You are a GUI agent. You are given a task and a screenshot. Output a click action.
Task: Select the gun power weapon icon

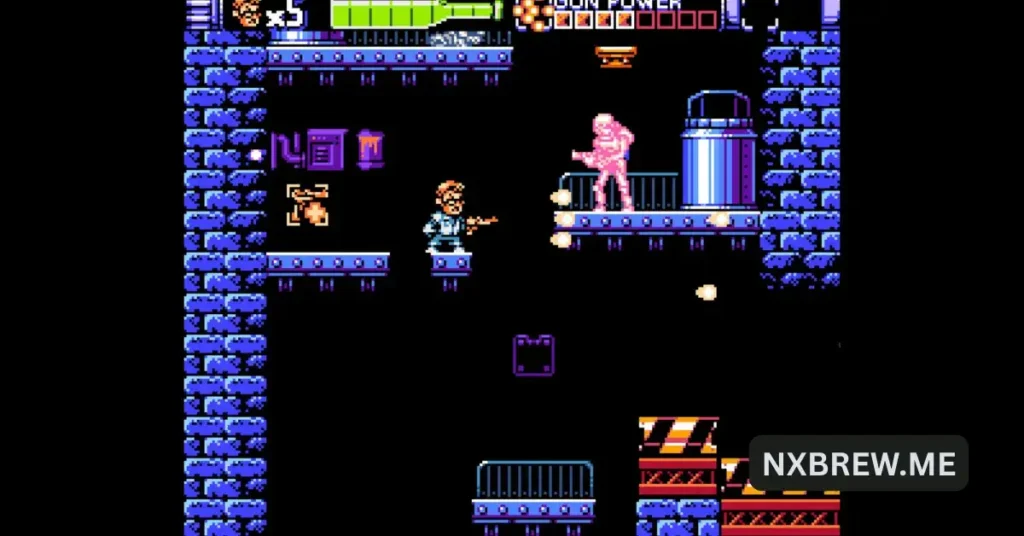533,12
